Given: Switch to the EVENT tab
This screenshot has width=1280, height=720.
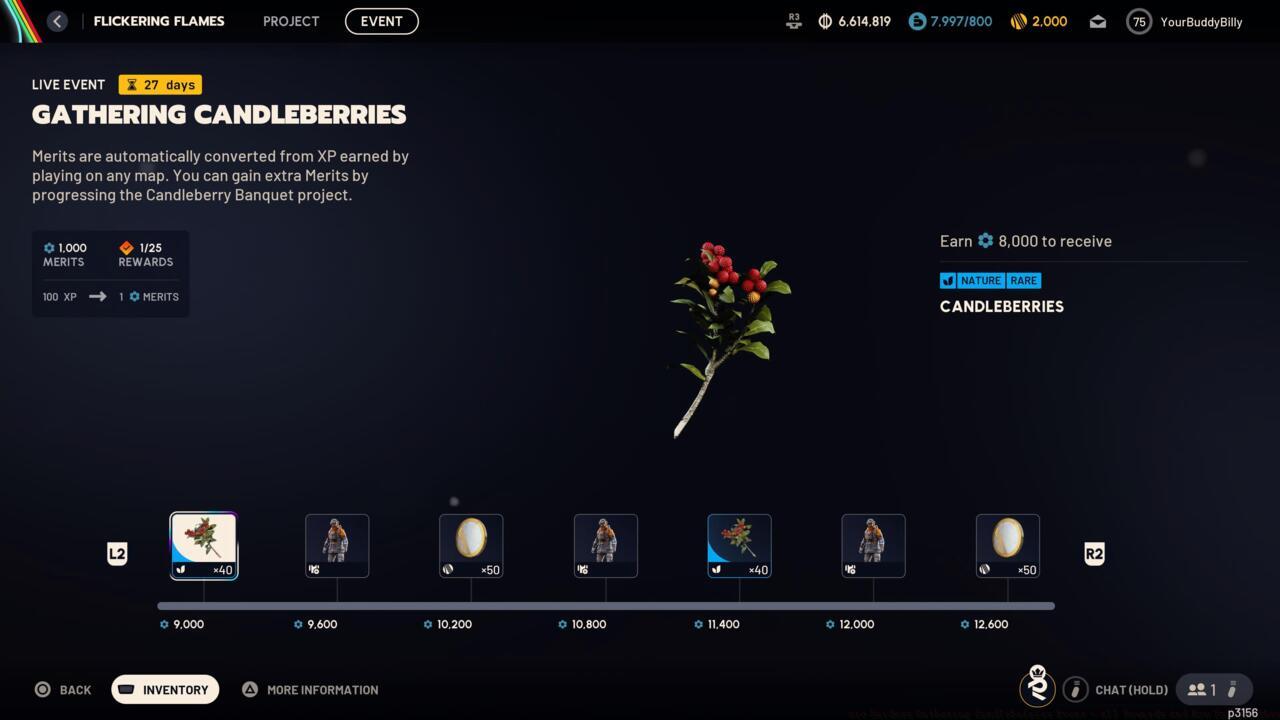Looking at the screenshot, I should click(x=381, y=21).
